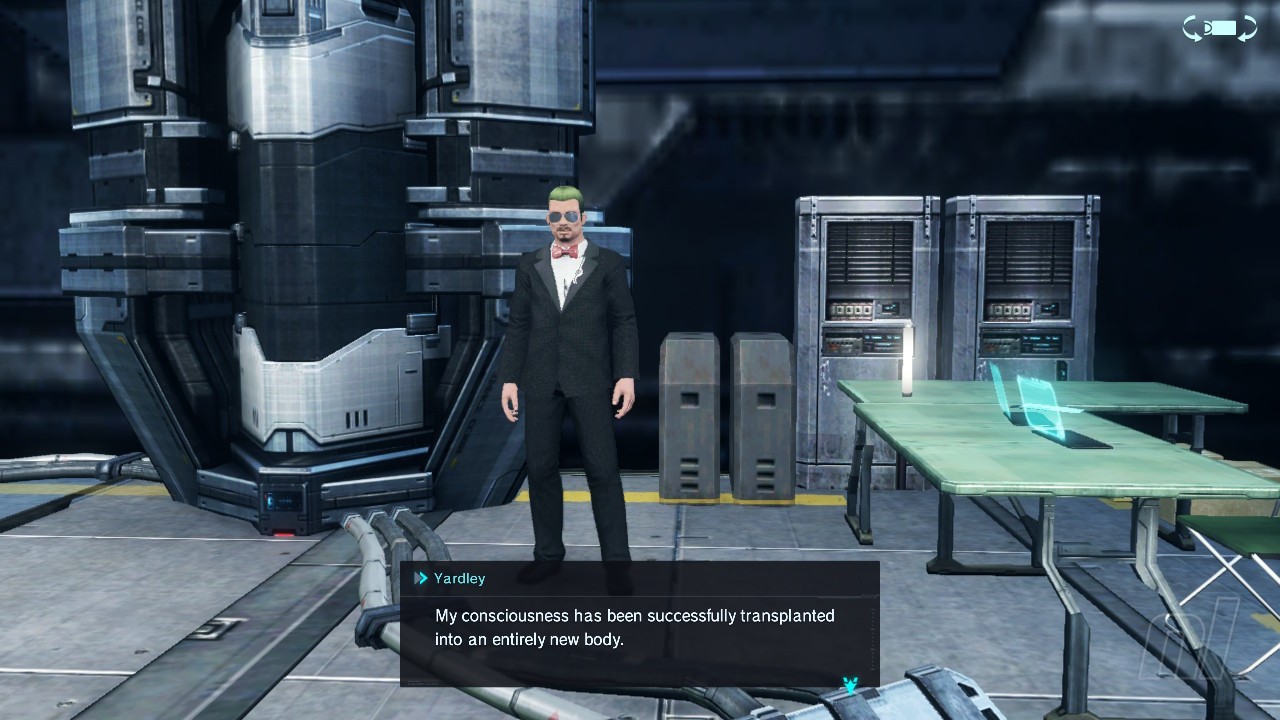Viewport: 1280px width, 720px height.
Task: Click the camera rotation icon
Action: point(1220,29)
